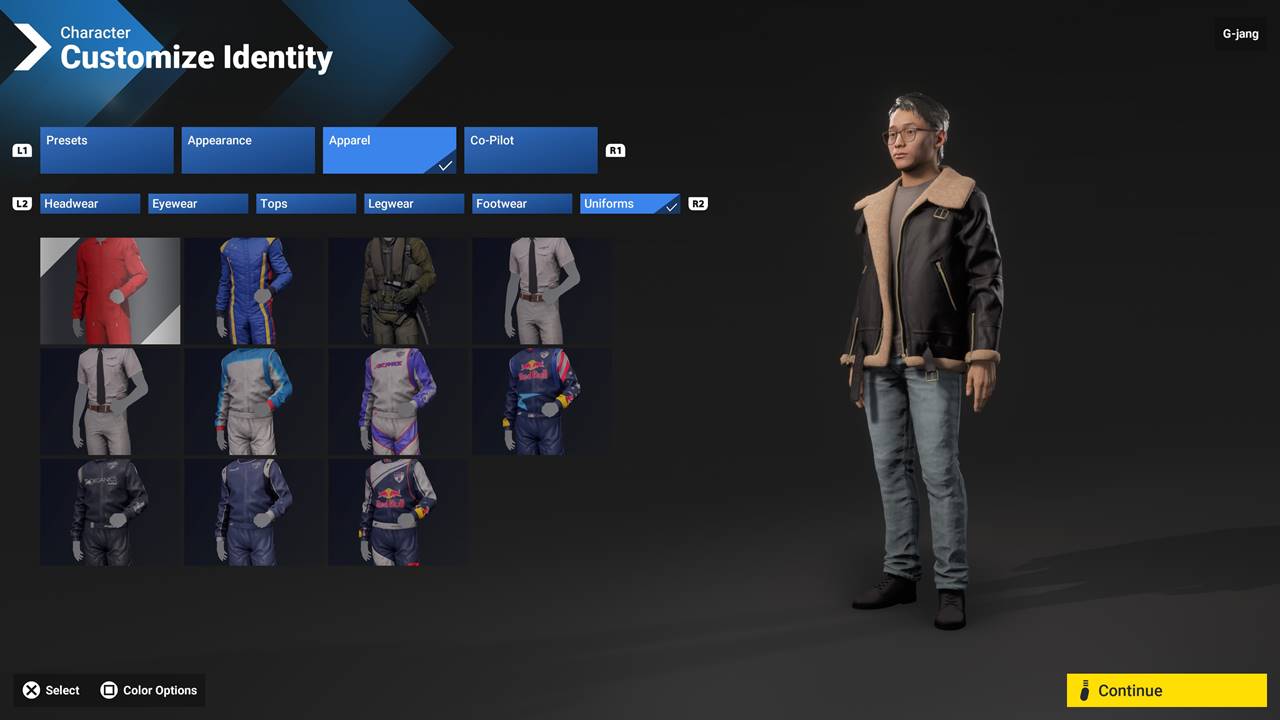1280x720 pixels.
Task: Pick the olive green military flight suit
Action: coord(398,291)
